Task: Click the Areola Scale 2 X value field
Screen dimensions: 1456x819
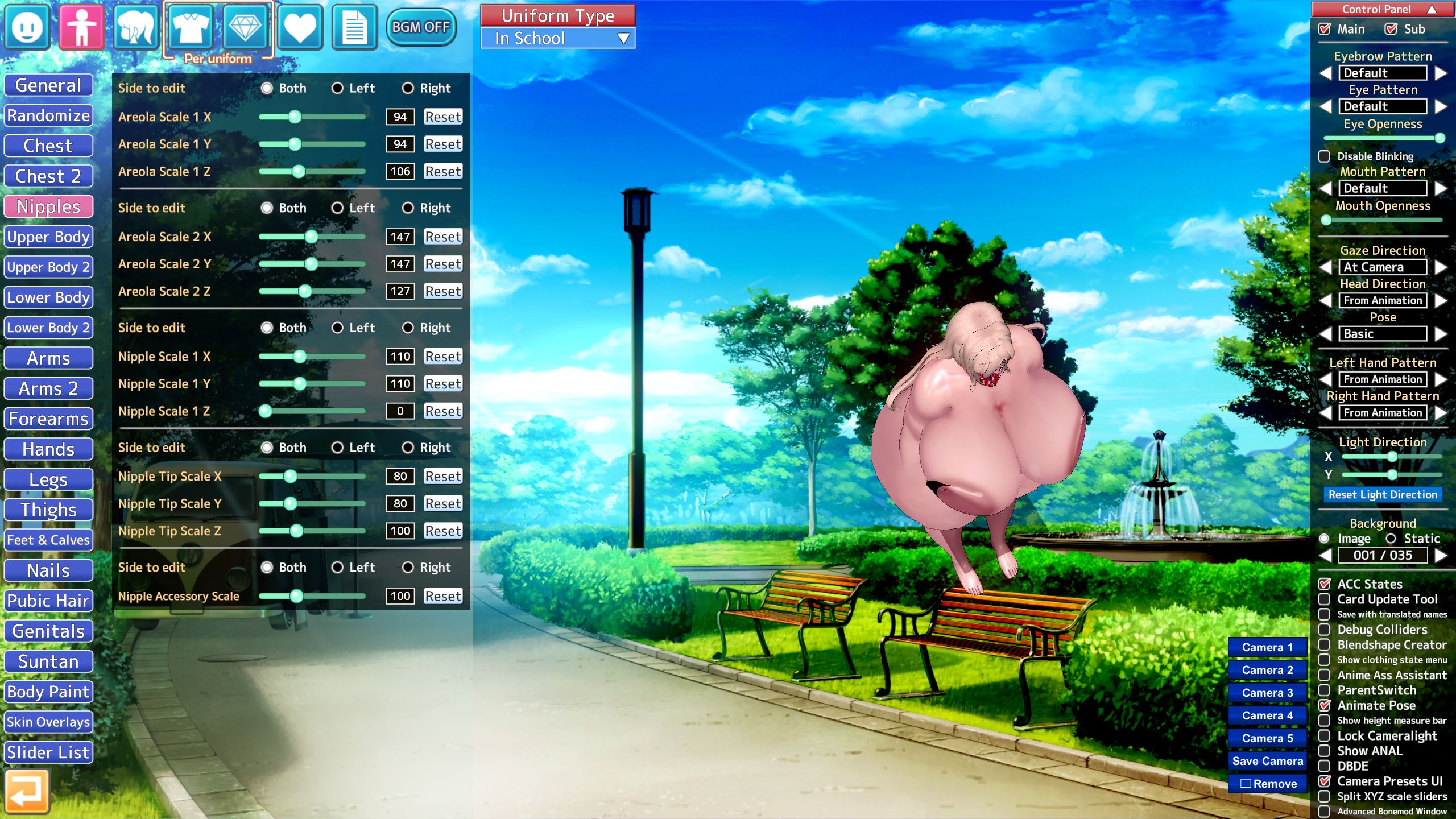Action: pyautogui.click(x=400, y=237)
